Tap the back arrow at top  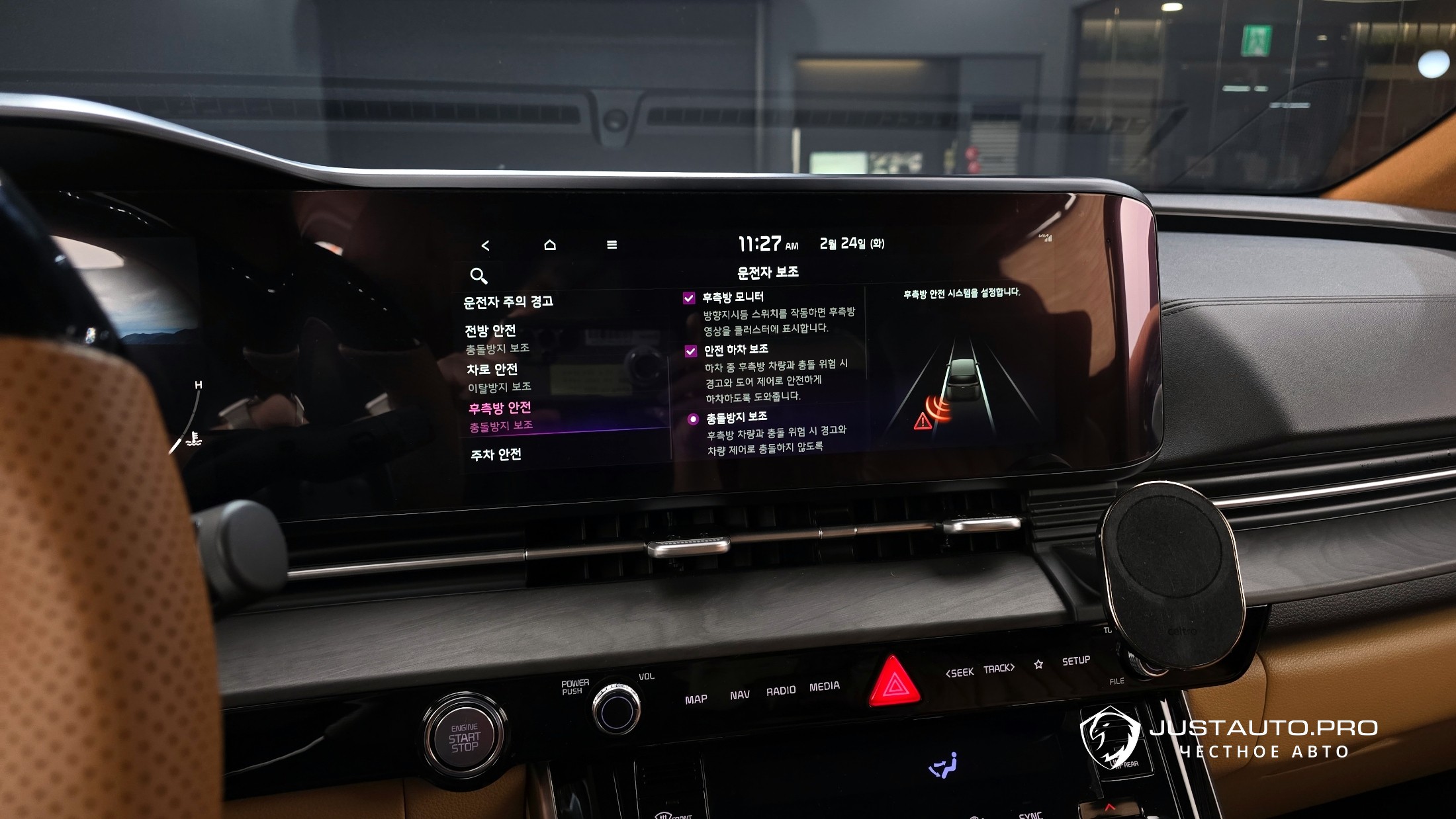point(485,245)
